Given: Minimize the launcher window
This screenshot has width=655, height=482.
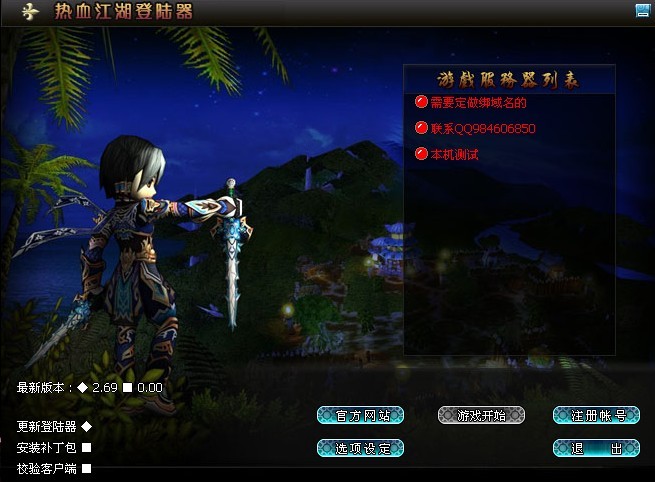Looking at the screenshot, I should (x=642, y=10).
